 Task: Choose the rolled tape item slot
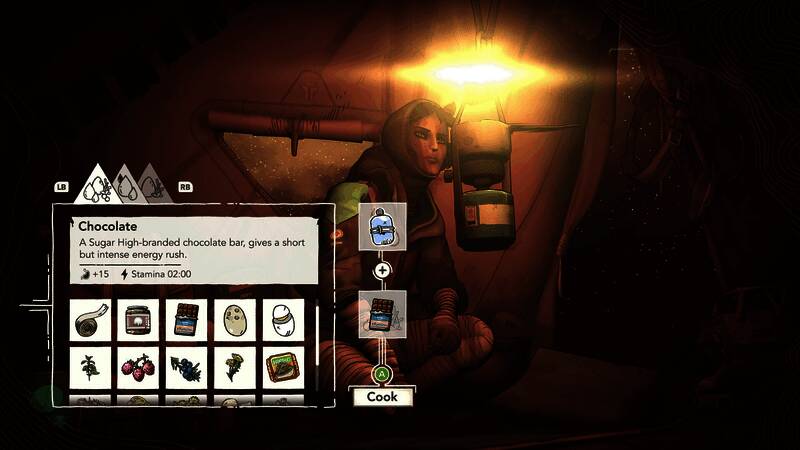[x=91, y=320]
